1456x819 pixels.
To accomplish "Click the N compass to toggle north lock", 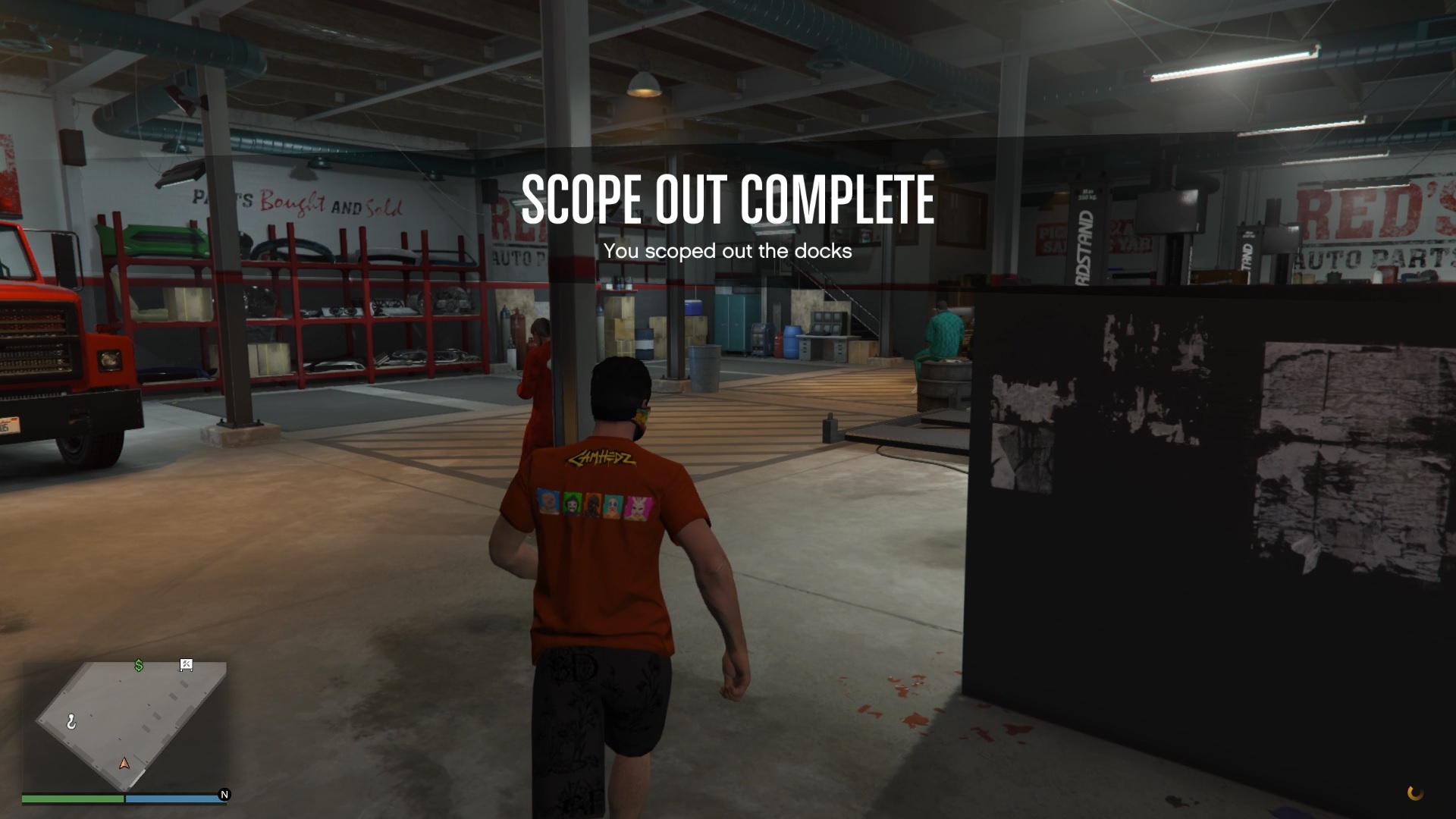I will pyautogui.click(x=225, y=795).
